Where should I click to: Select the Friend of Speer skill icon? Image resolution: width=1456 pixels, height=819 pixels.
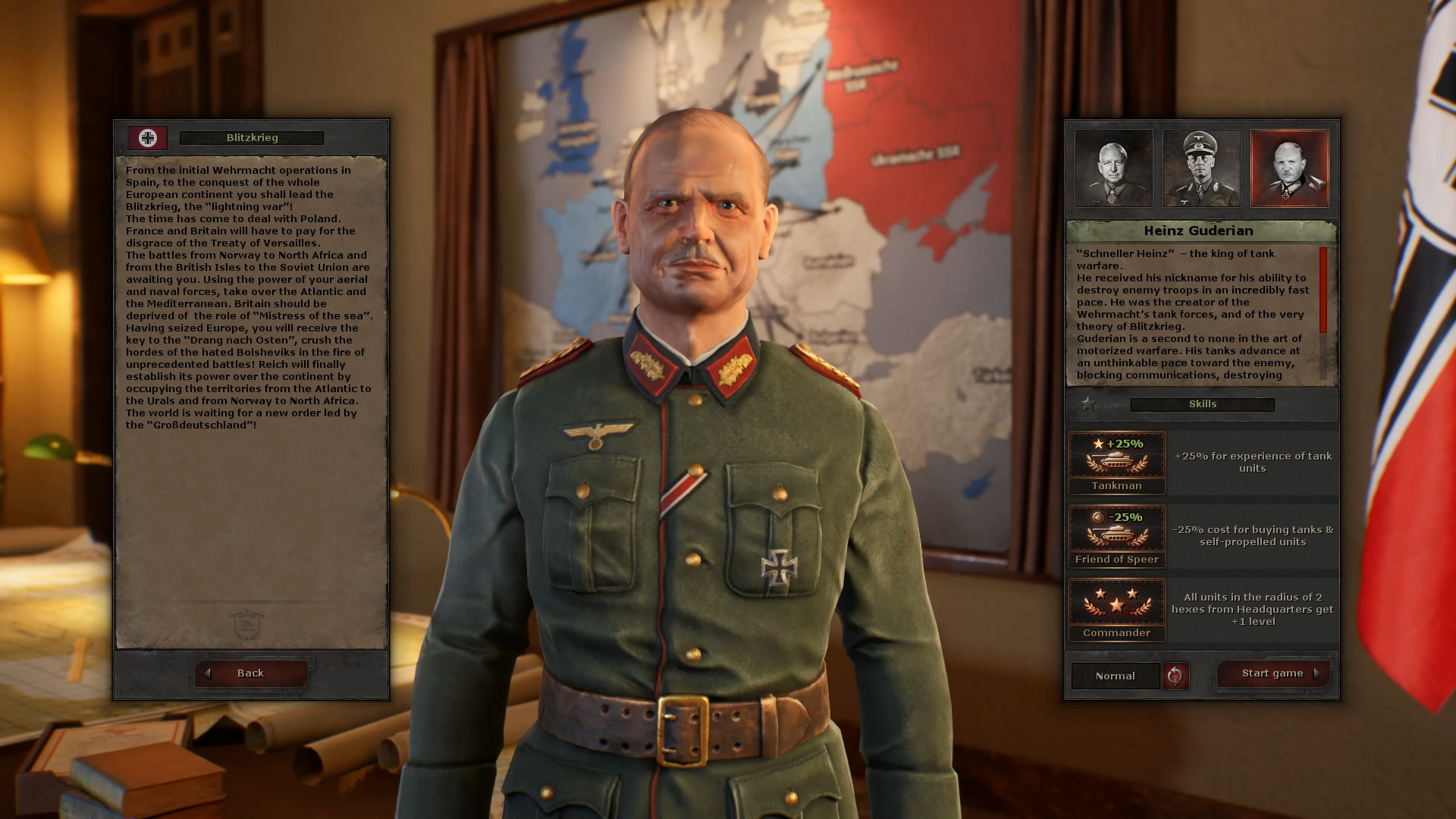pos(1116,531)
